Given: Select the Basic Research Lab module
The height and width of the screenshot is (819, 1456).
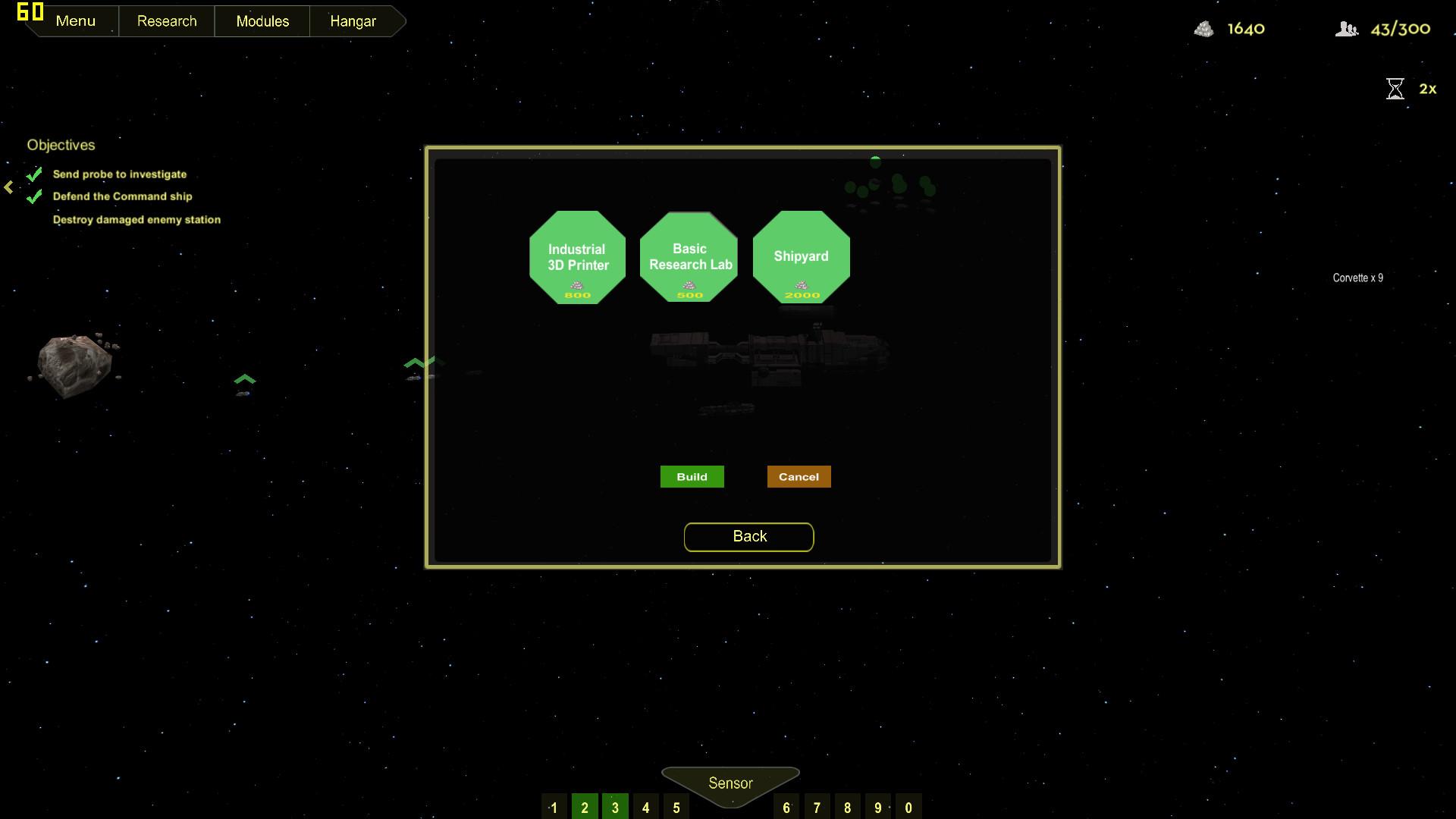Looking at the screenshot, I should [689, 256].
